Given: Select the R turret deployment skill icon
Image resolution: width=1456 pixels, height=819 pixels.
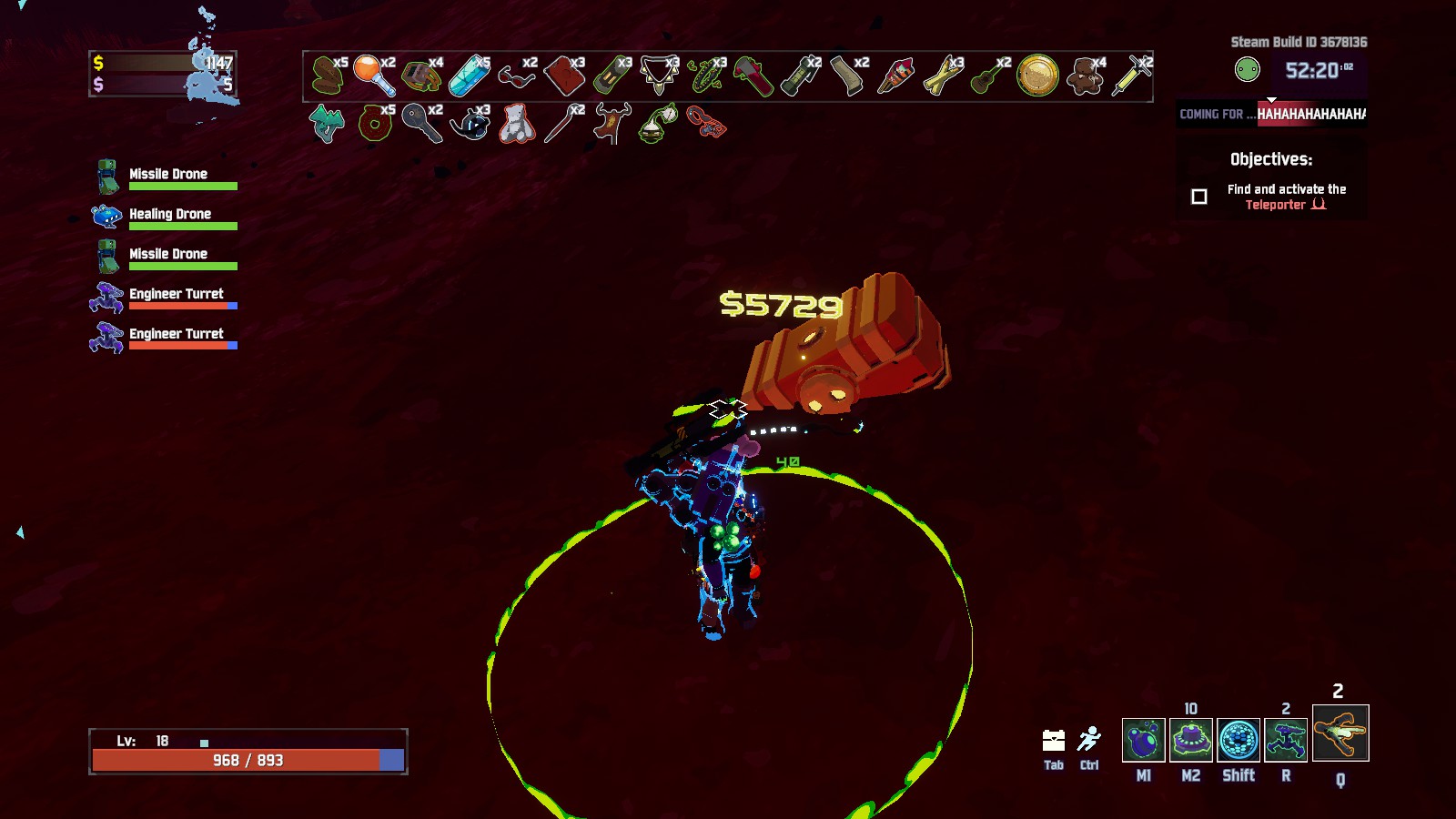Looking at the screenshot, I should coord(1287,740).
